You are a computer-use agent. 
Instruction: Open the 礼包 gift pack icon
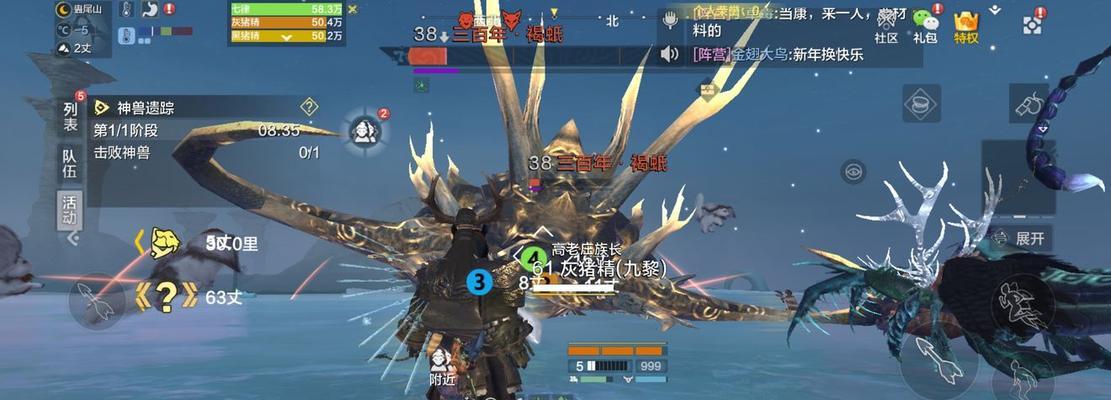click(x=926, y=27)
